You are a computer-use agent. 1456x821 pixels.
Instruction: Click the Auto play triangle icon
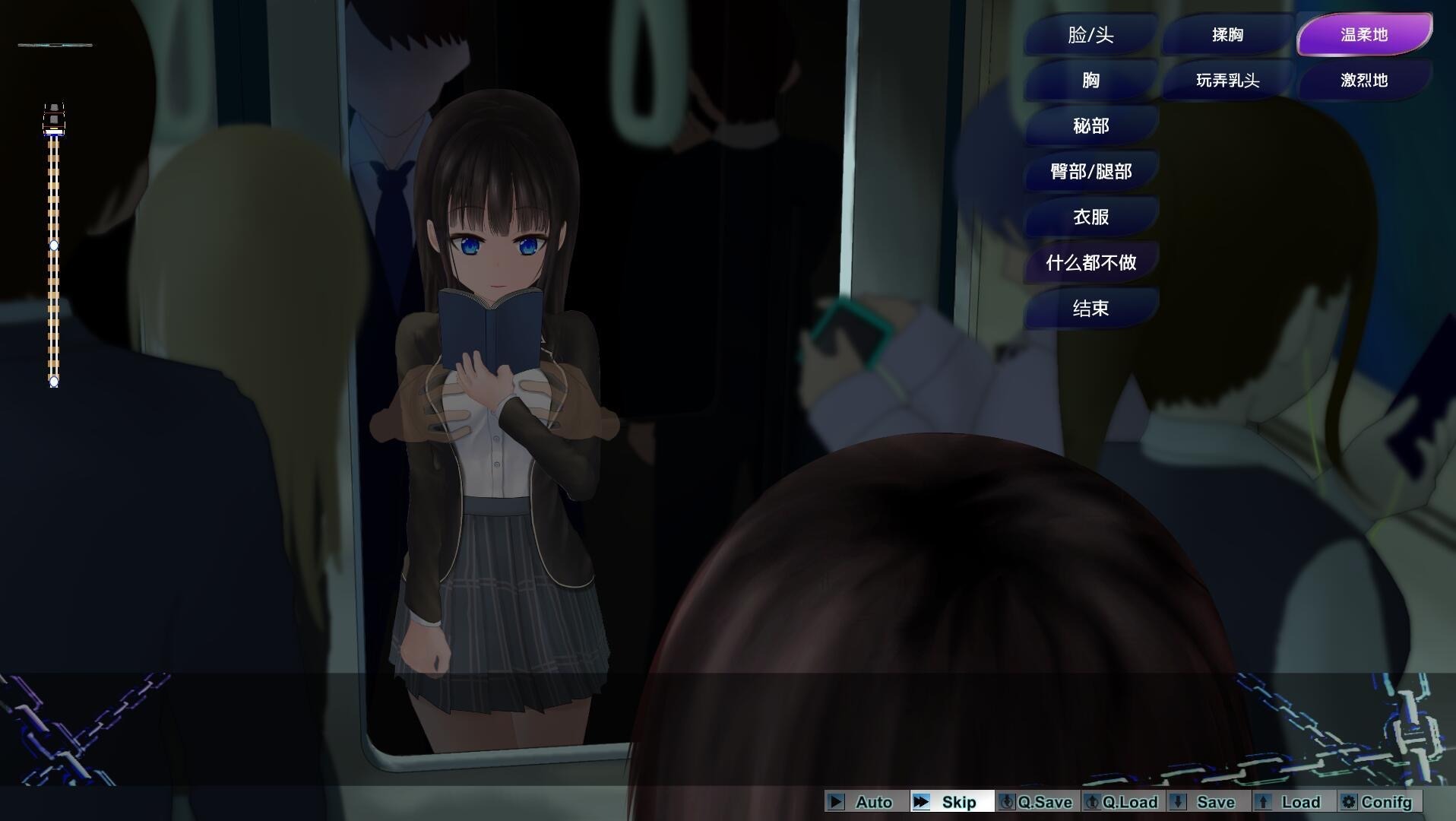click(837, 802)
